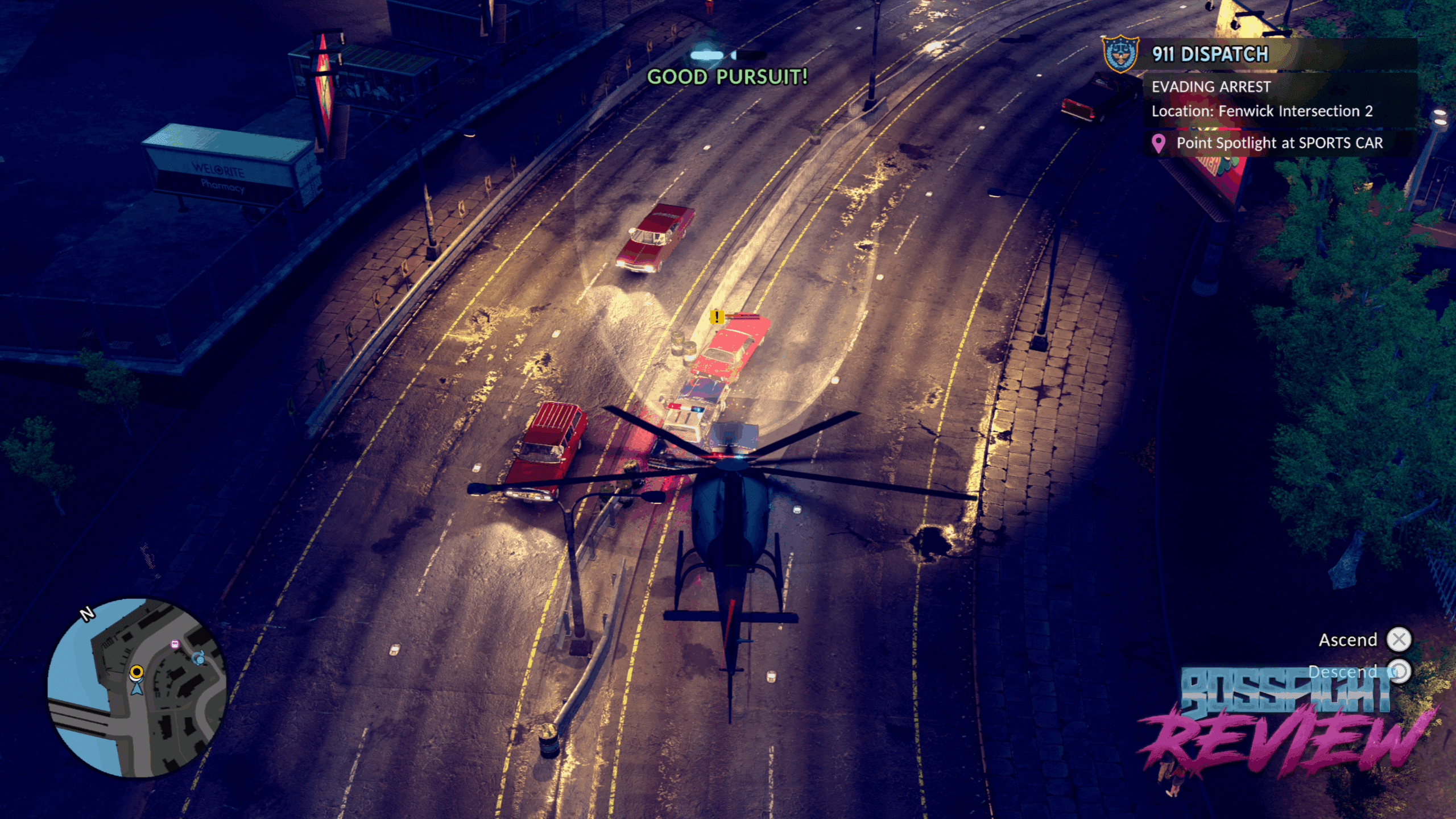The width and height of the screenshot is (1456, 819).
Task: Click the 911 Dispatch badge icon
Action: tap(1120, 54)
